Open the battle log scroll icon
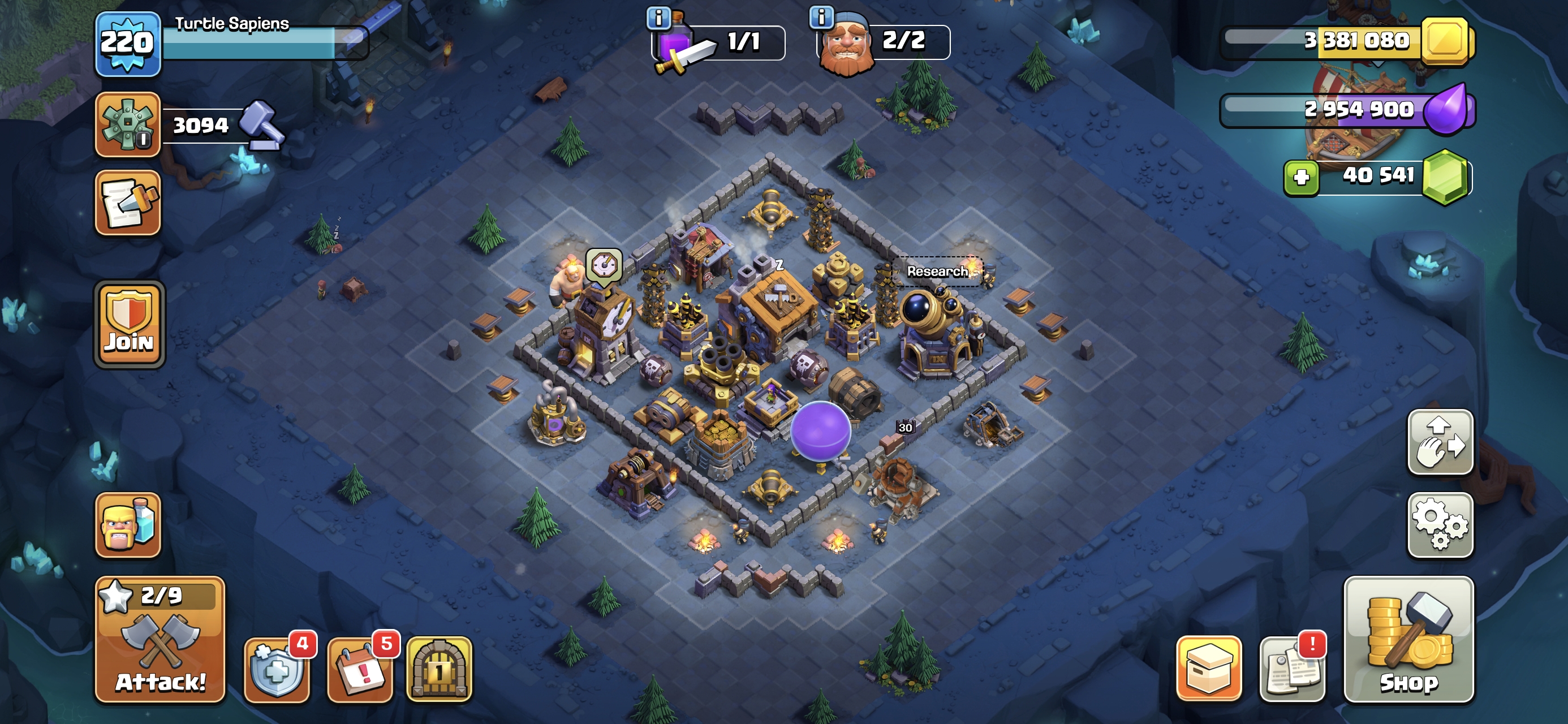This screenshot has height=724, width=1568. (x=127, y=202)
